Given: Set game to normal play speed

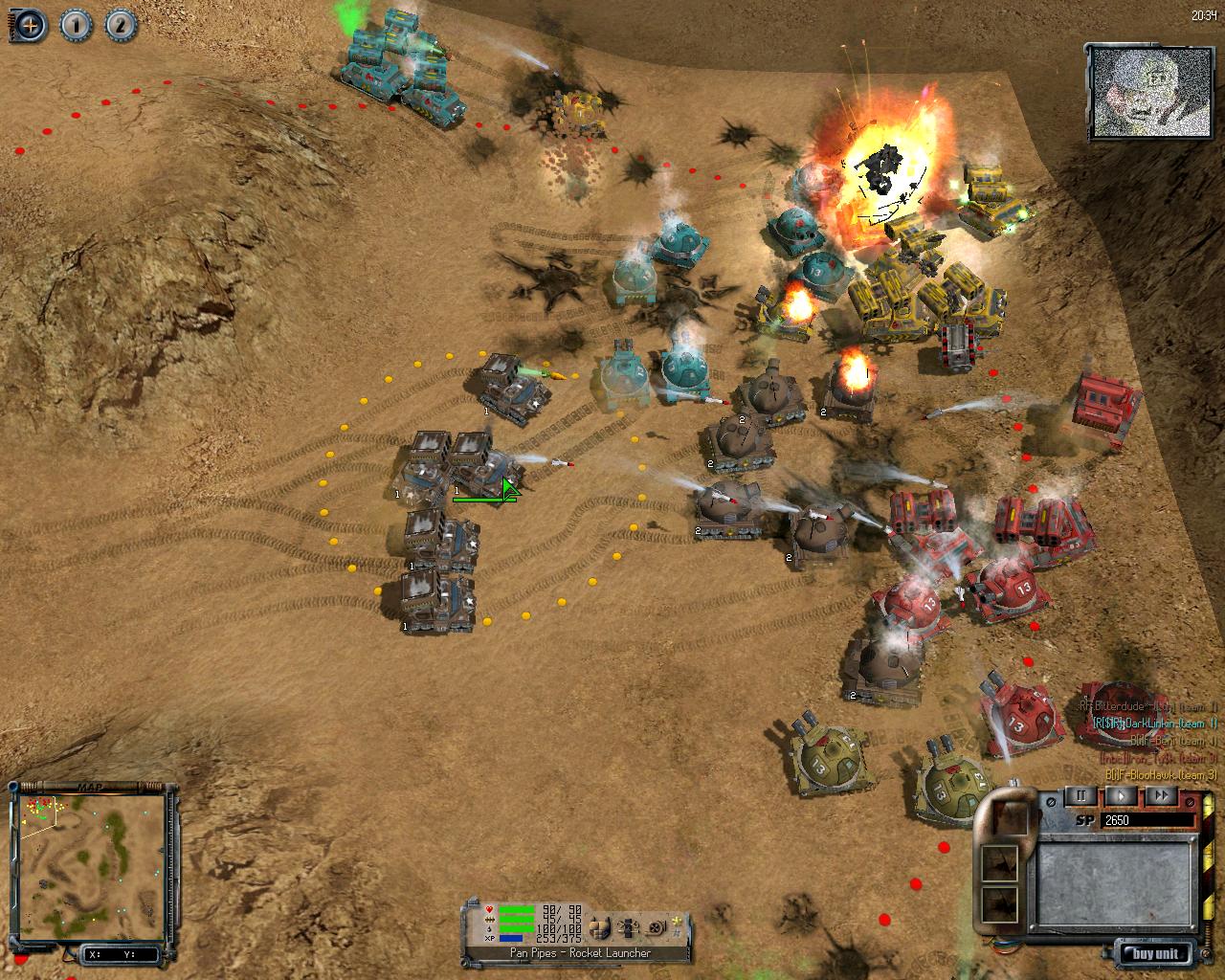Looking at the screenshot, I should (x=1122, y=795).
